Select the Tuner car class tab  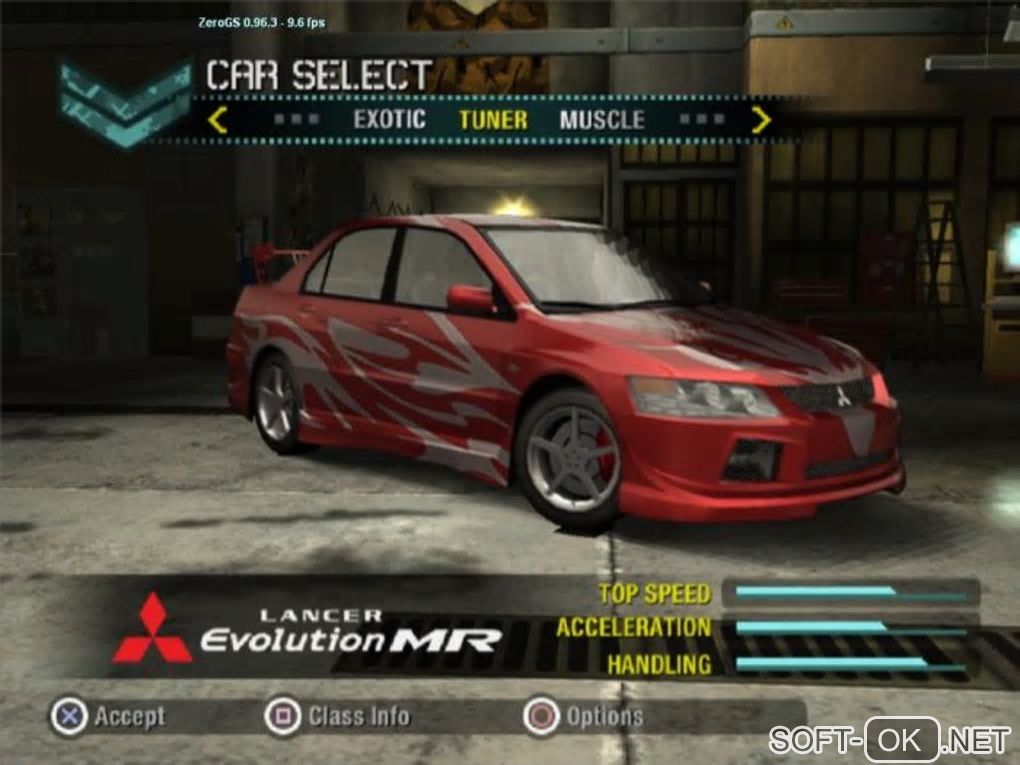(x=493, y=121)
